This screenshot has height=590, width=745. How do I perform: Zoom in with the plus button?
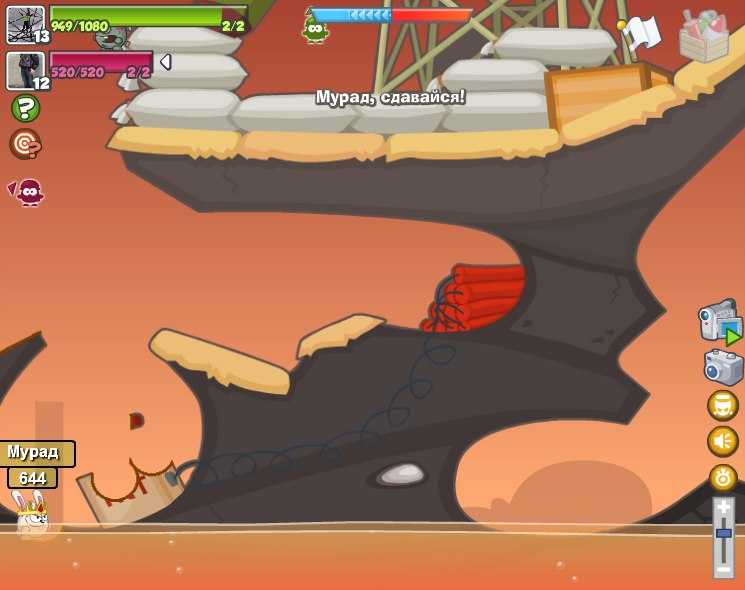point(724,508)
